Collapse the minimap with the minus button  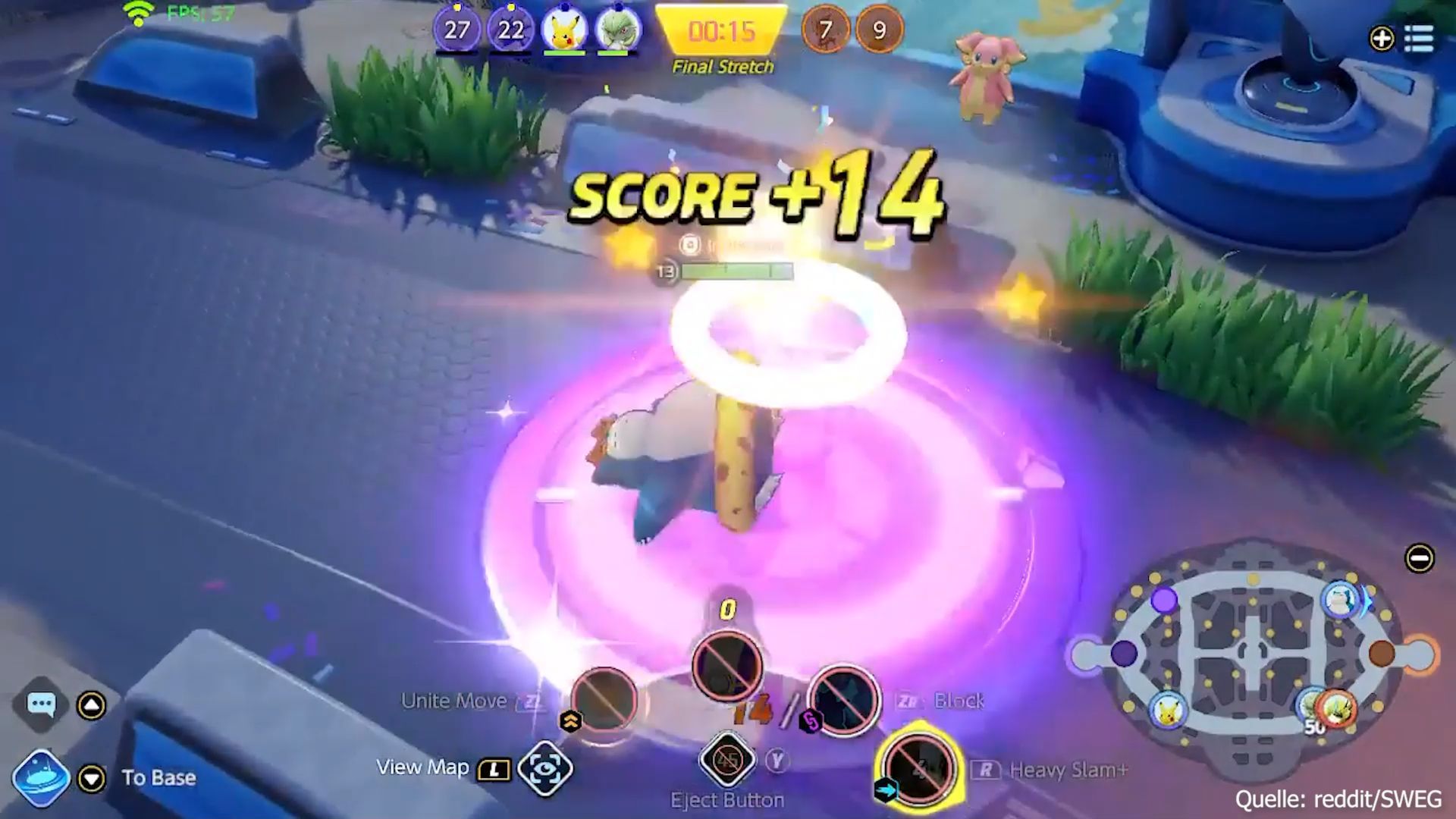pos(1419,559)
